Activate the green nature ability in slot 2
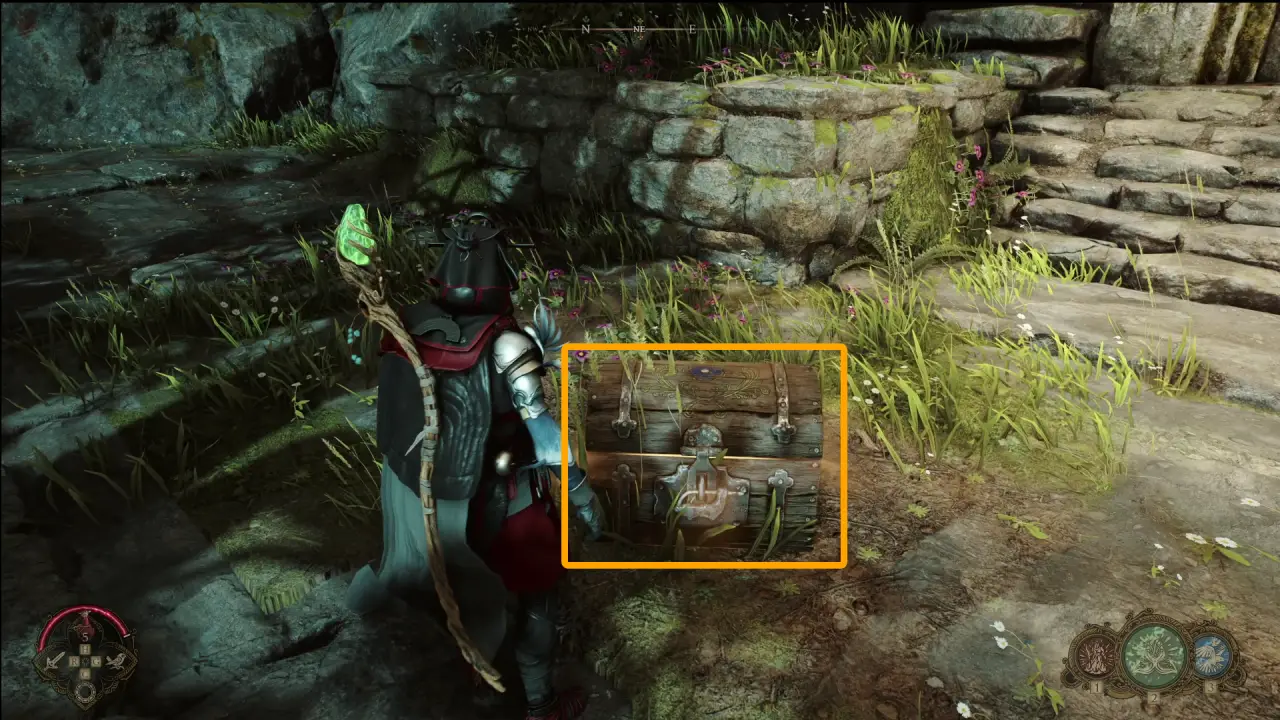This screenshot has height=720, width=1280. click(x=1155, y=656)
